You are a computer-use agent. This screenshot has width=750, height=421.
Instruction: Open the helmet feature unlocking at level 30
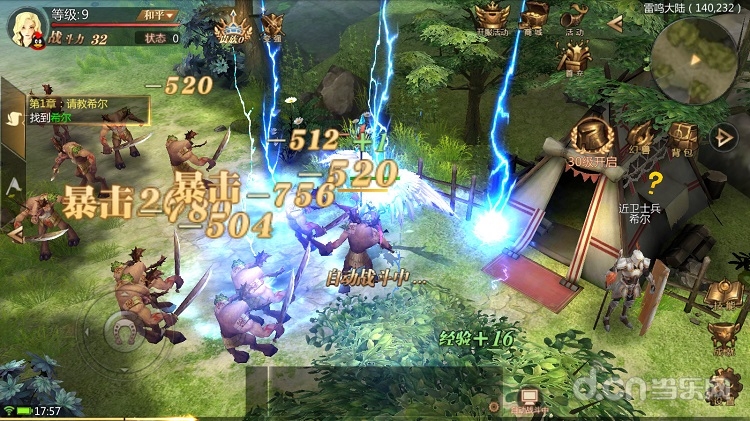click(592, 138)
